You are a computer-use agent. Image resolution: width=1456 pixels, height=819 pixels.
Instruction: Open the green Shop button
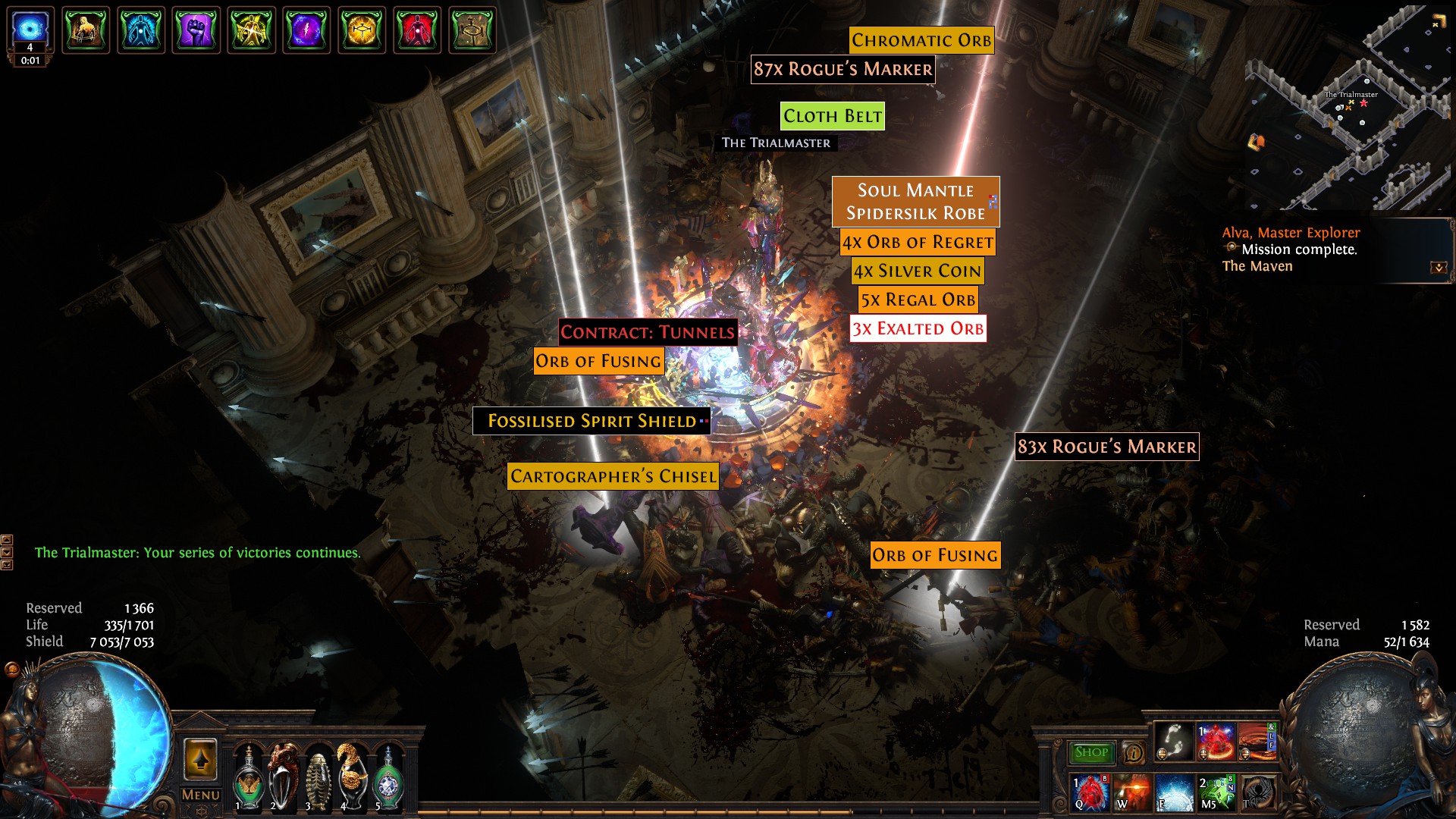pyautogui.click(x=1090, y=752)
